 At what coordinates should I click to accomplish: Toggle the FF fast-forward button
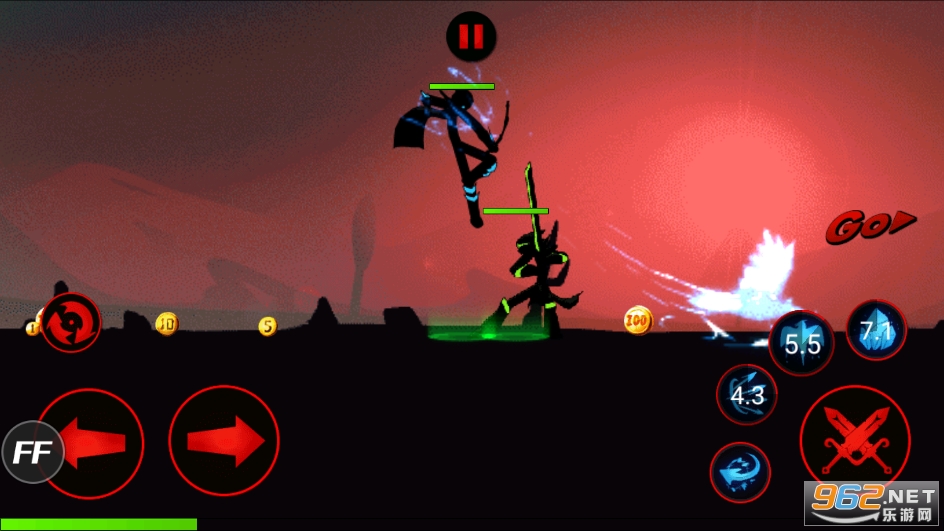click(32, 453)
